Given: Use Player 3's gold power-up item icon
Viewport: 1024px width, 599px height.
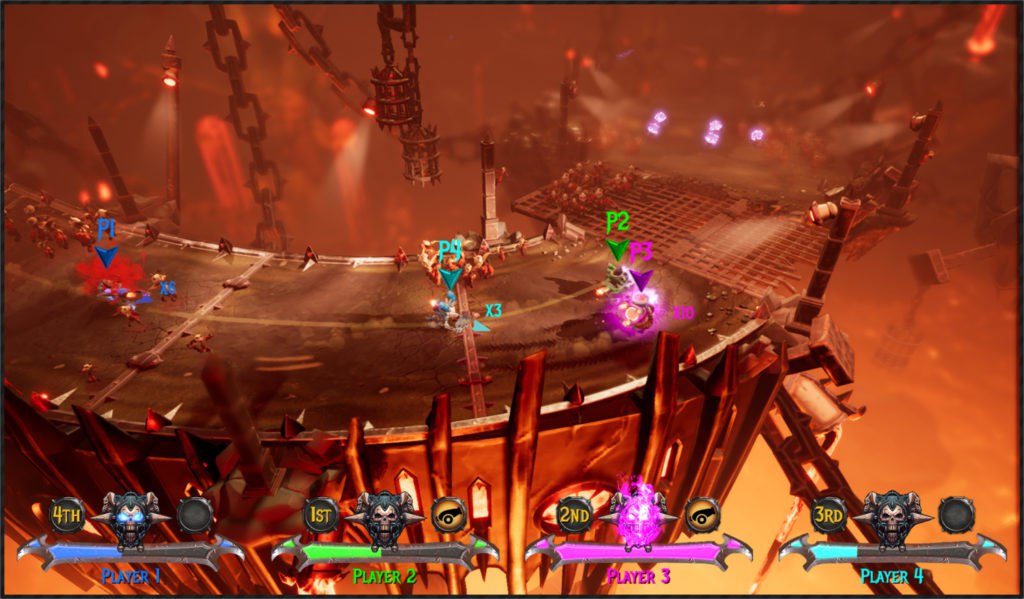Looking at the screenshot, I should click(703, 515).
